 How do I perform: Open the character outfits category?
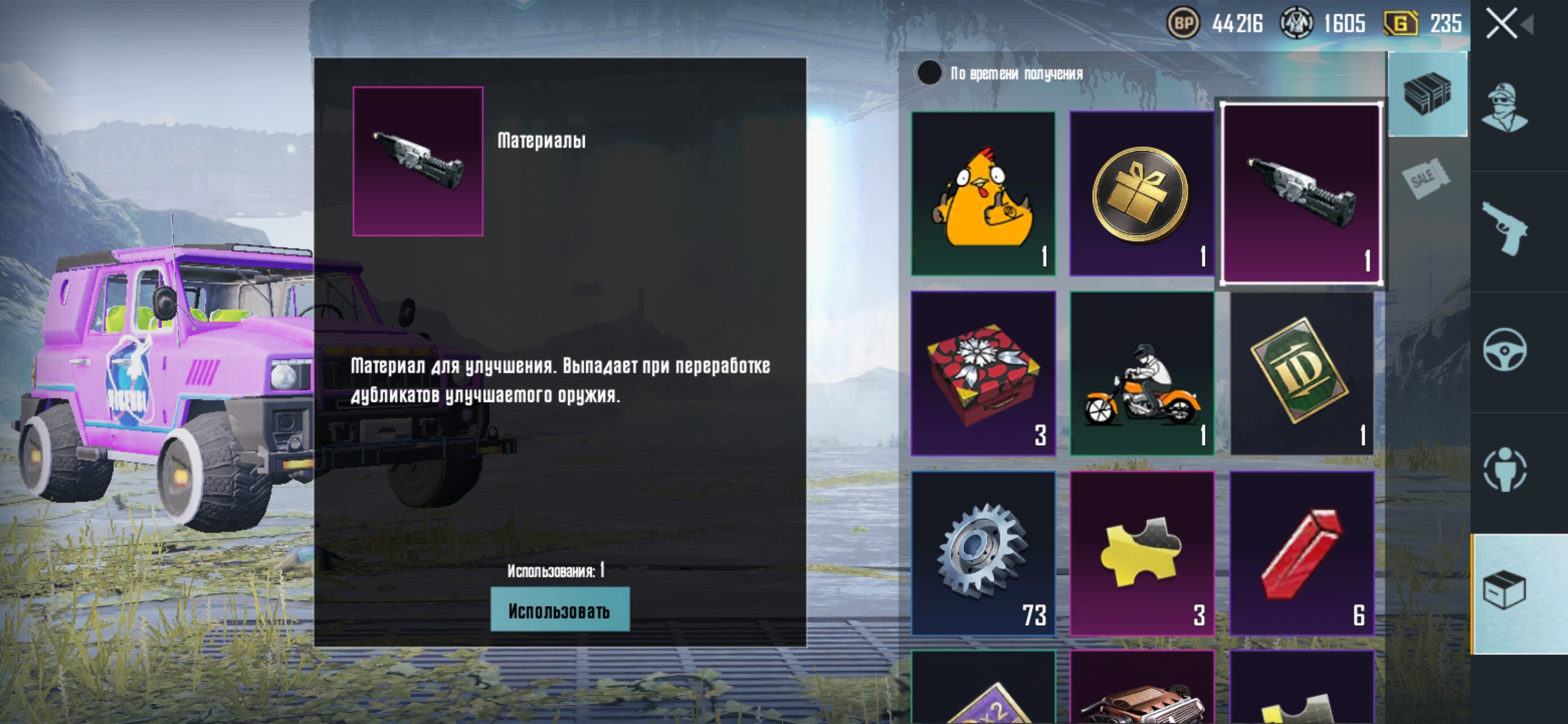(1505, 108)
